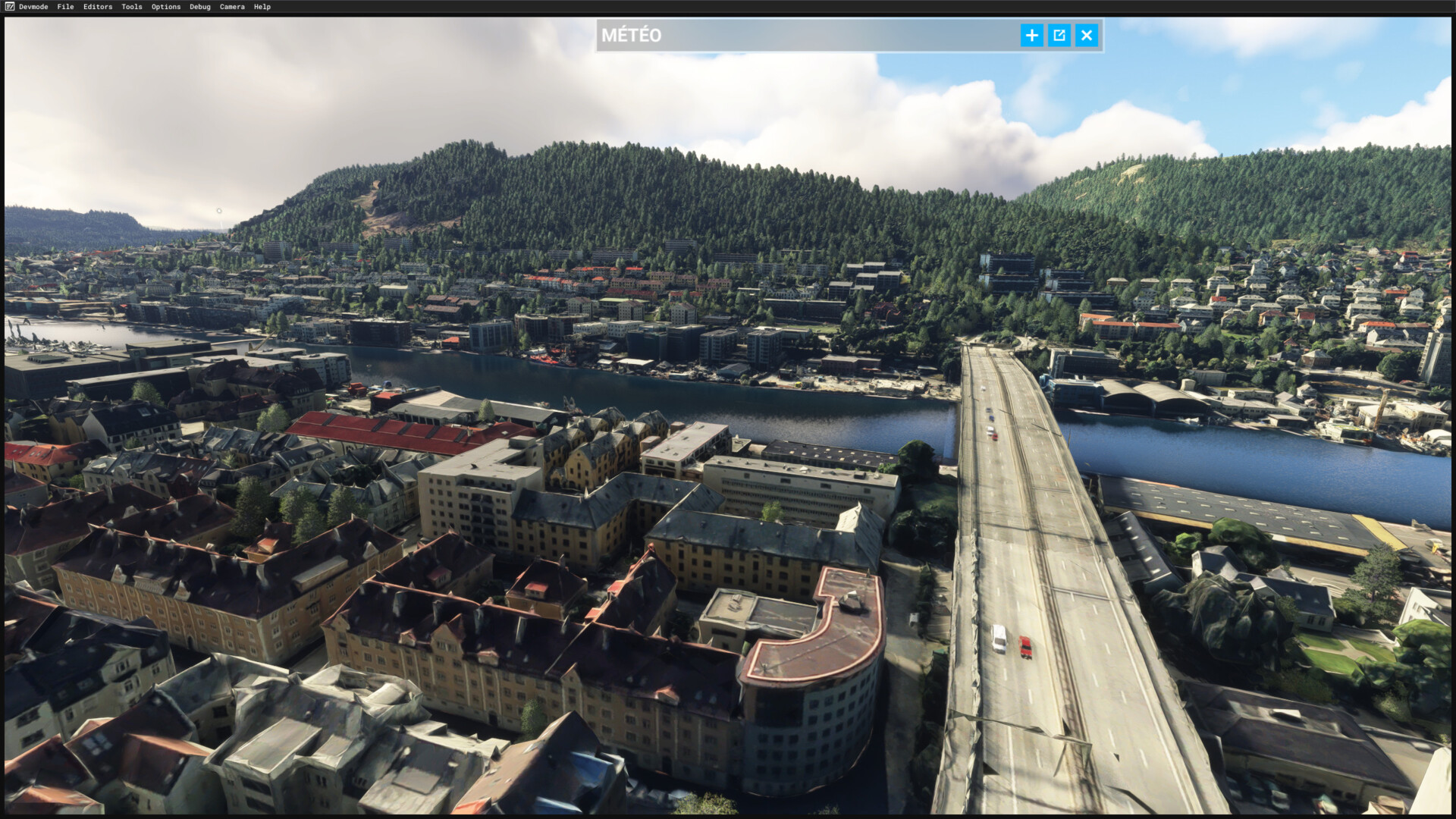Open the Help menu
The image size is (1456, 819).
tap(262, 7)
